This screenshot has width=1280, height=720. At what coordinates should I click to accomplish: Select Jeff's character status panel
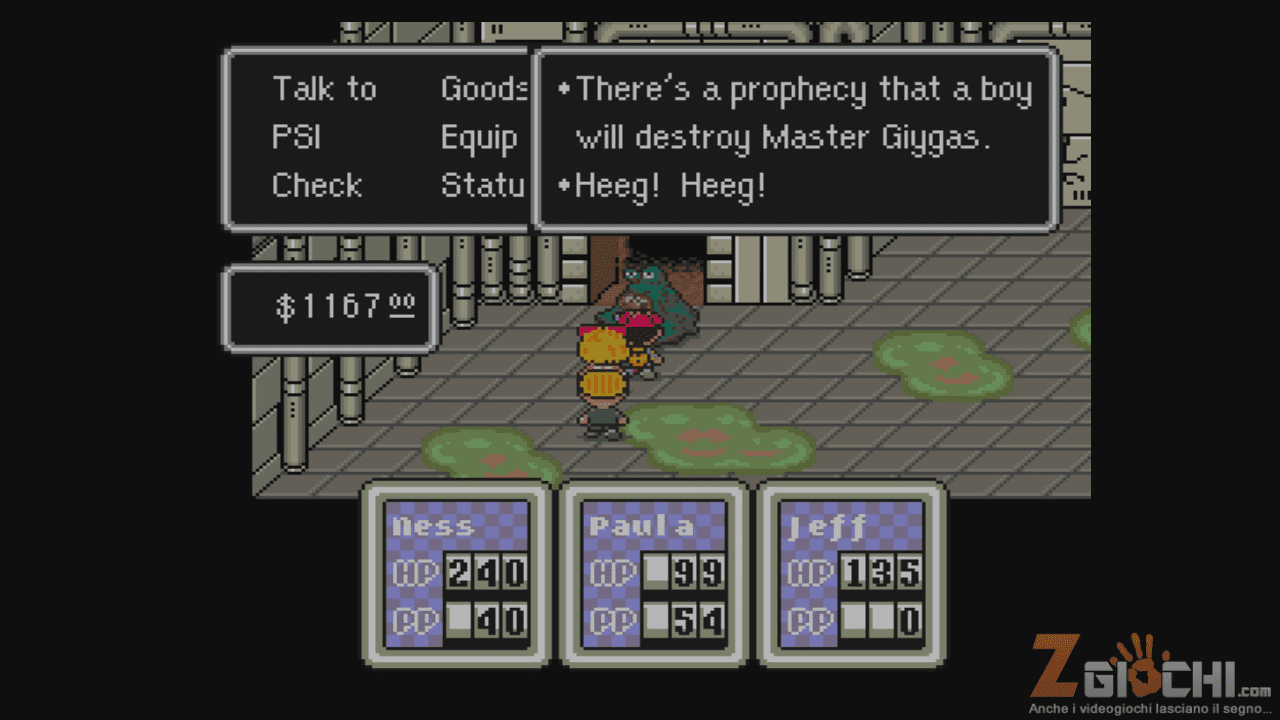pos(852,574)
